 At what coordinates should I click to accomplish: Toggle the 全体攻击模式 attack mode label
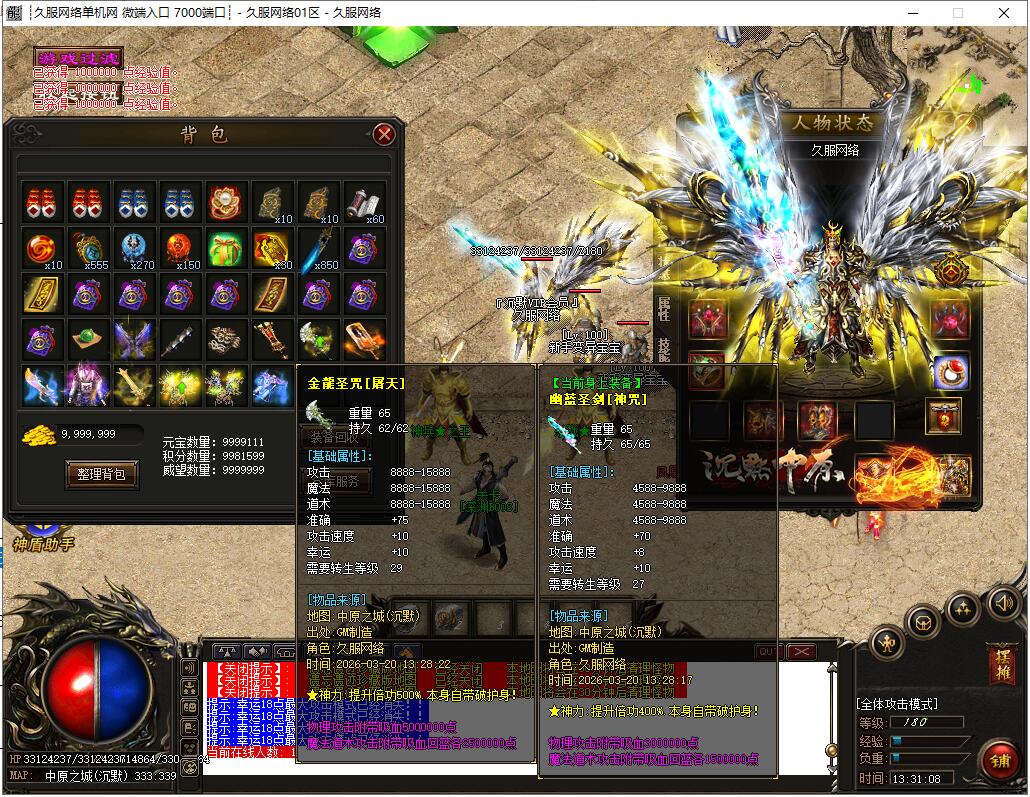coord(897,704)
